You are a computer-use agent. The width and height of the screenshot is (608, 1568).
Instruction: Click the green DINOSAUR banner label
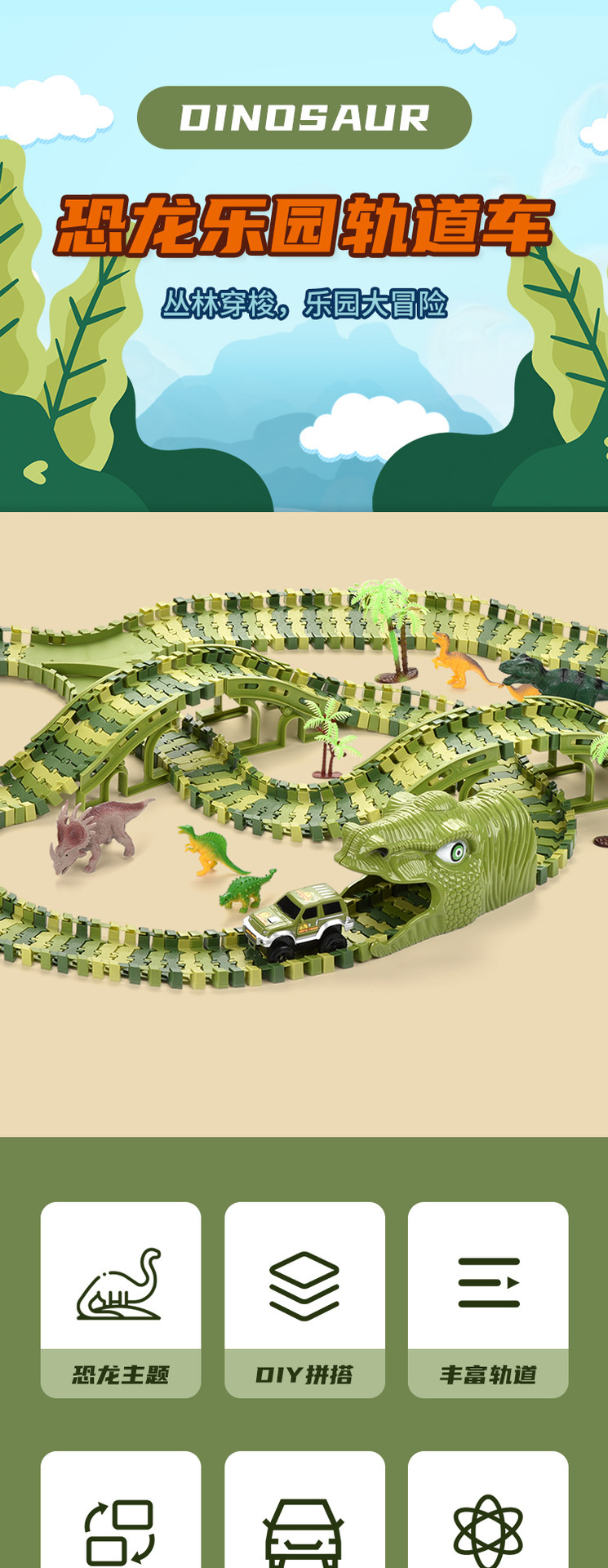[x=304, y=118]
